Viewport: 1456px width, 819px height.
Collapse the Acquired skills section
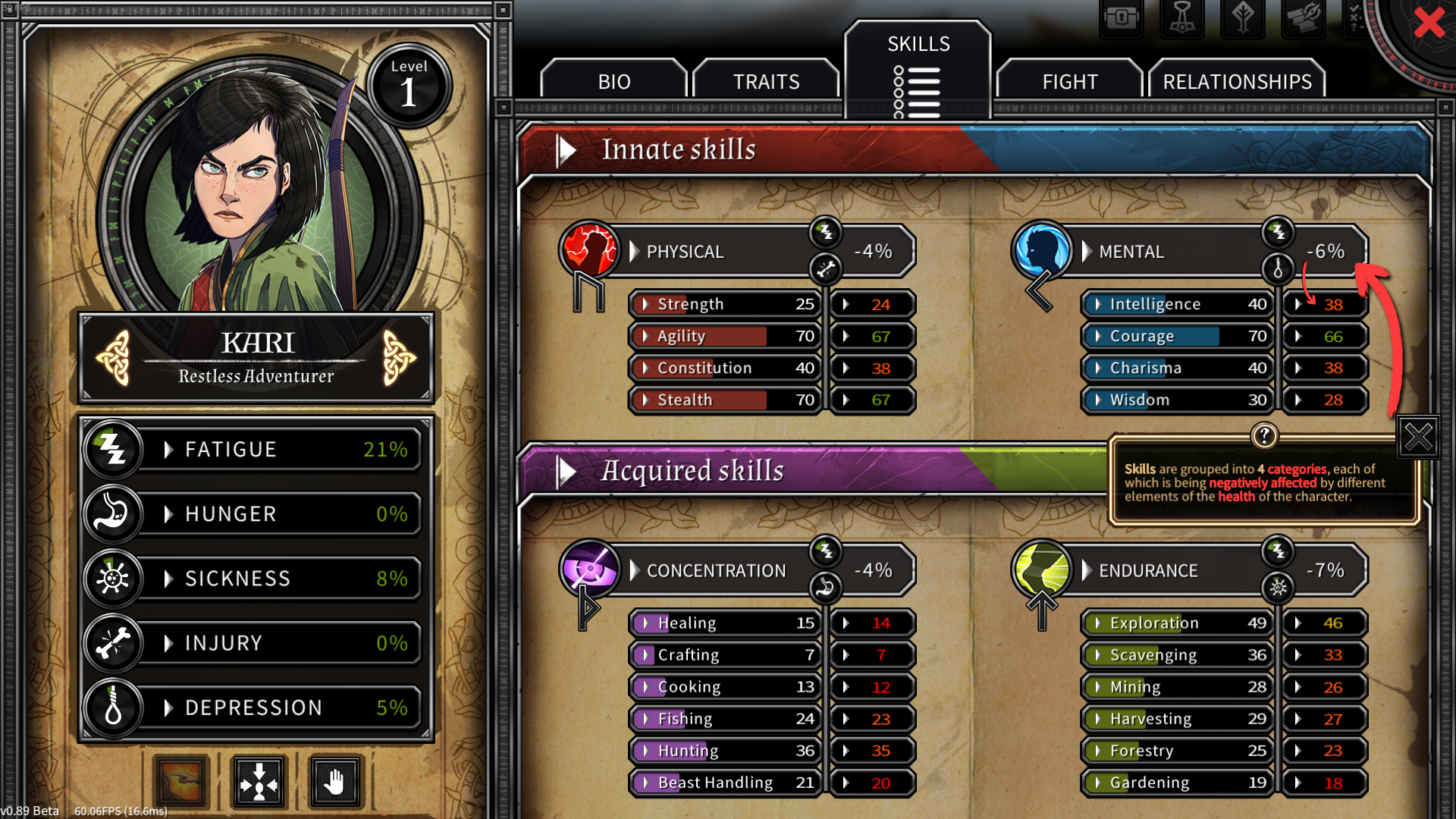tap(566, 472)
